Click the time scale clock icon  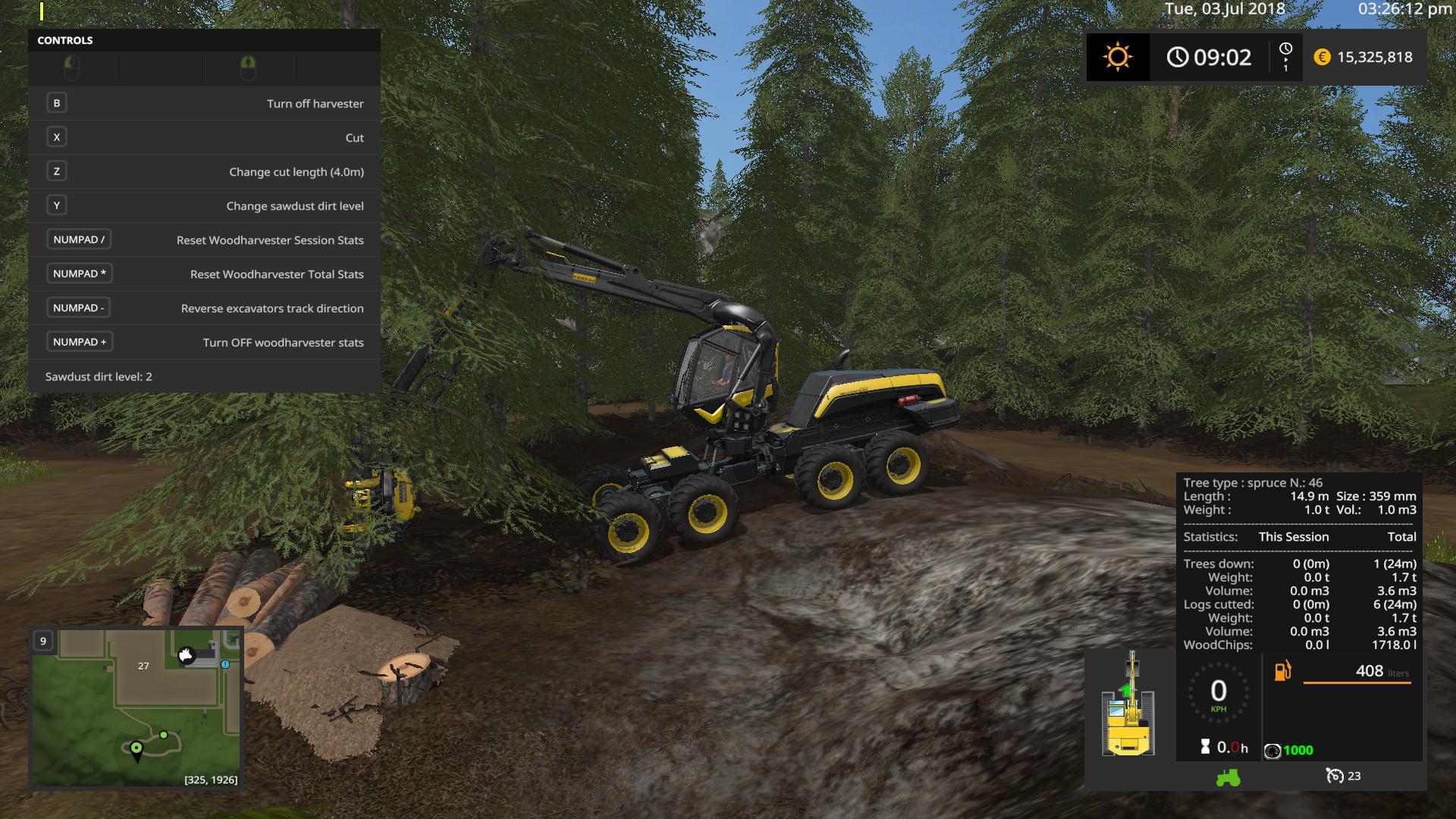tap(1285, 50)
